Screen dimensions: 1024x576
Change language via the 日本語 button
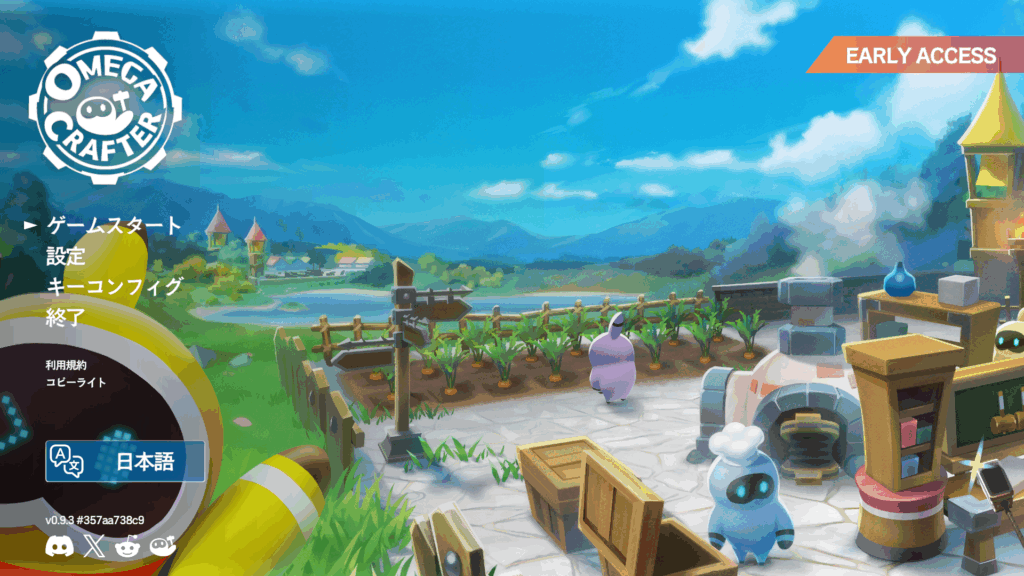tap(125, 461)
